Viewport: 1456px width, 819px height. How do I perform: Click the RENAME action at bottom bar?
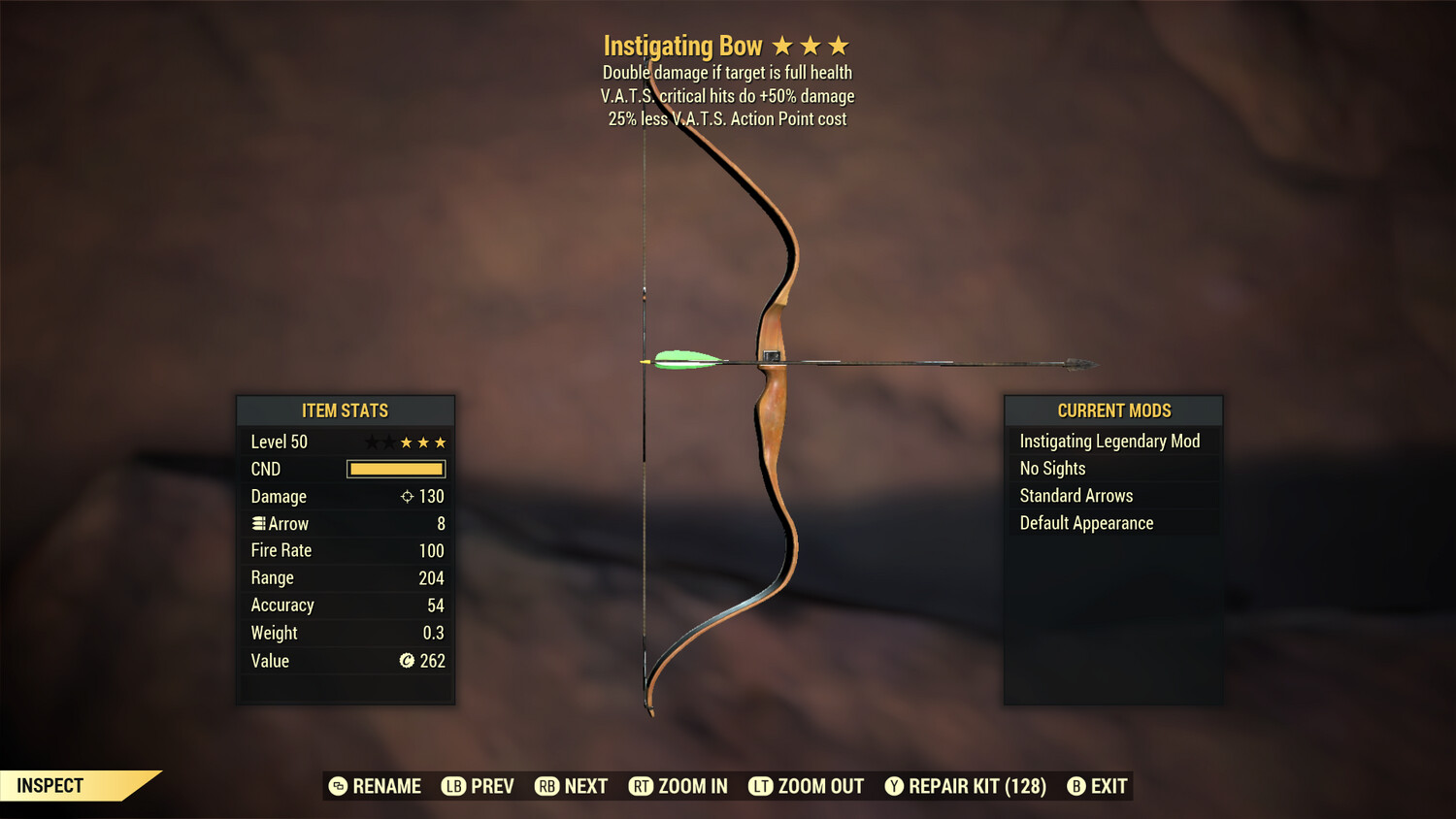pyautogui.click(x=387, y=786)
